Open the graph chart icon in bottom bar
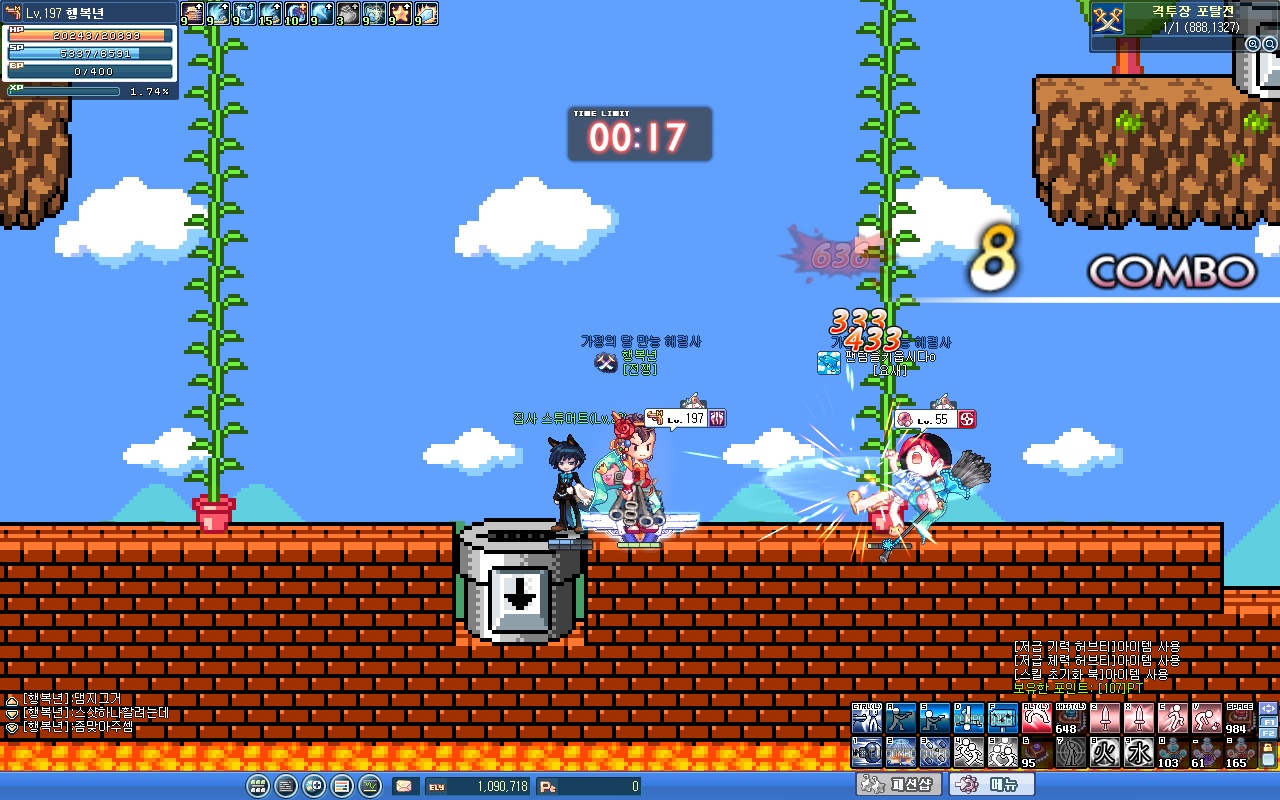The width and height of the screenshot is (1280, 800). (370, 786)
